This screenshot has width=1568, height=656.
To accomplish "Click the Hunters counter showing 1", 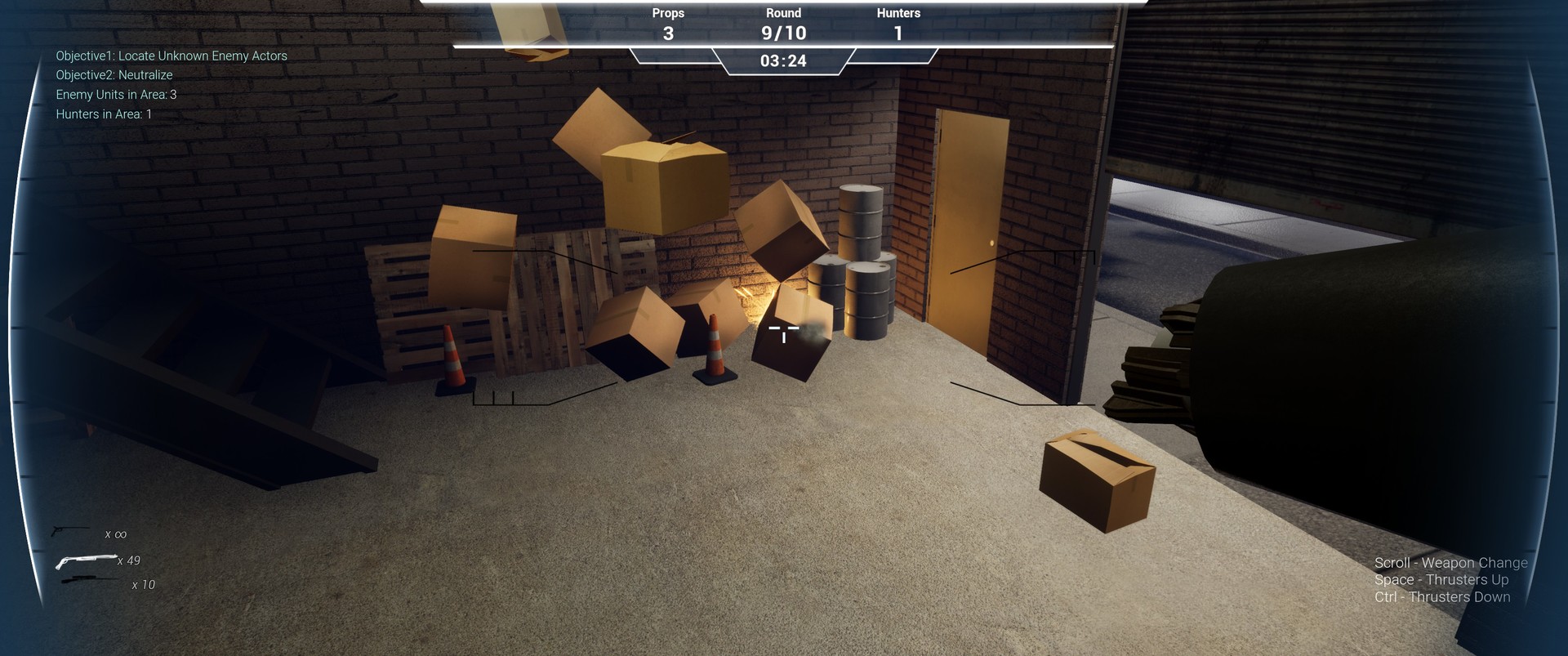I will point(898,33).
